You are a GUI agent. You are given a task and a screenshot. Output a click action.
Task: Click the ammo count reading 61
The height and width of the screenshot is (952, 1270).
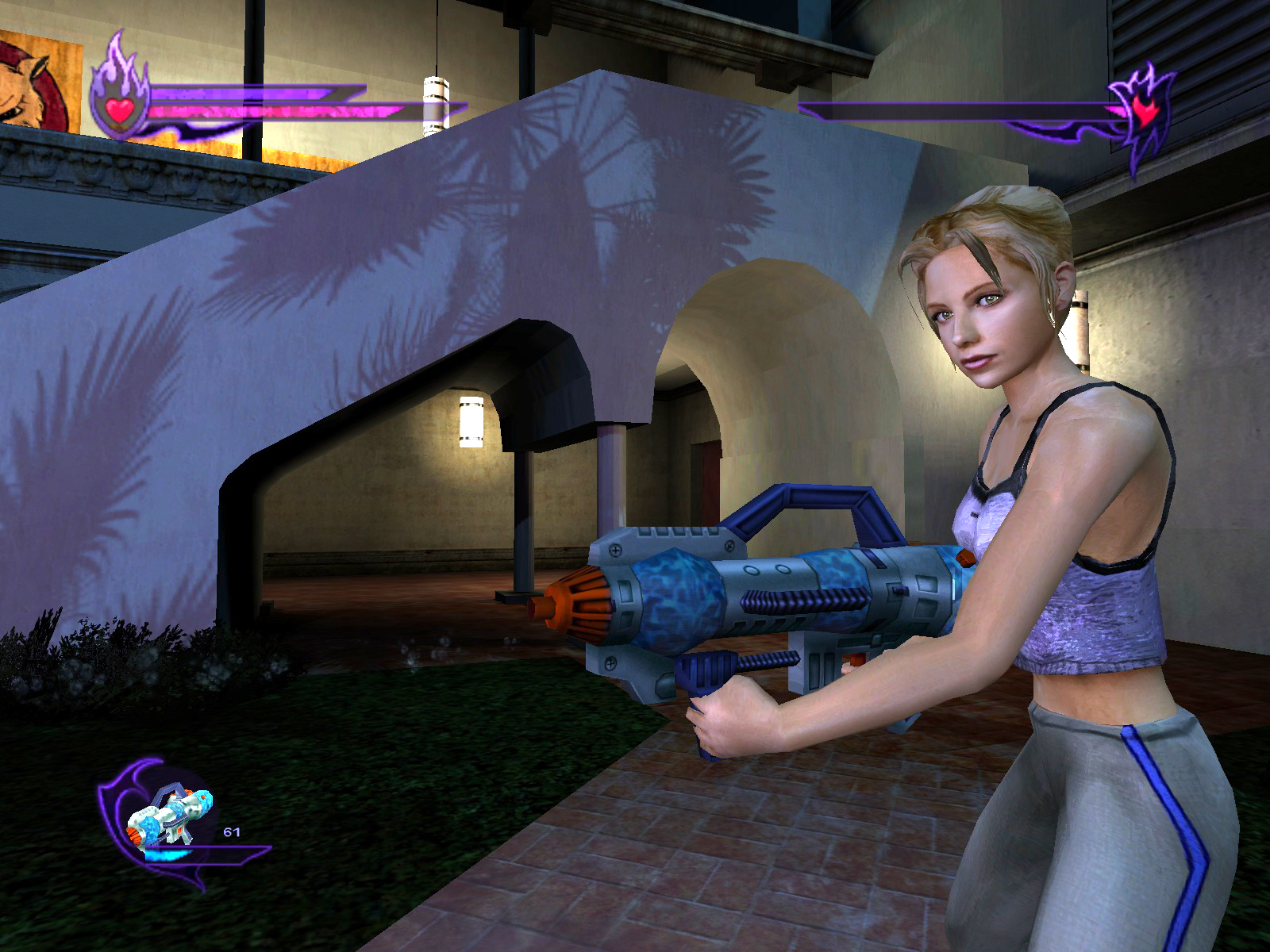pos(232,831)
